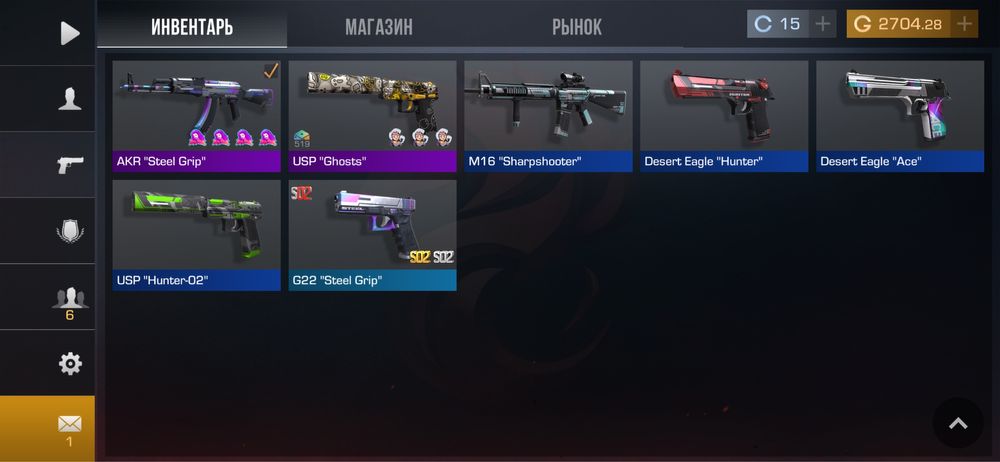Open the player profile icon

point(69,98)
